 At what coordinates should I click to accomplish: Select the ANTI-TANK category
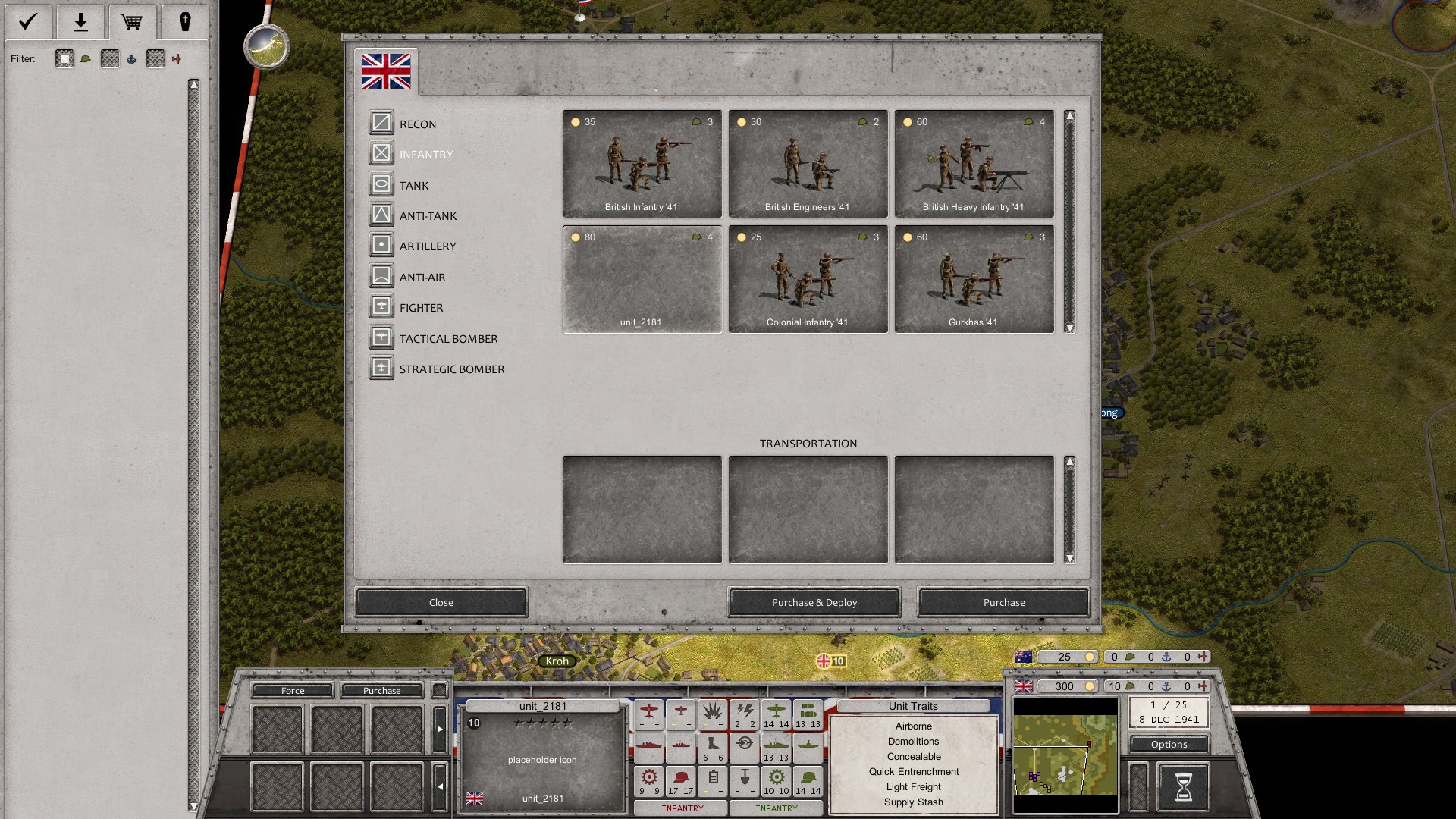pyautogui.click(x=381, y=215)
